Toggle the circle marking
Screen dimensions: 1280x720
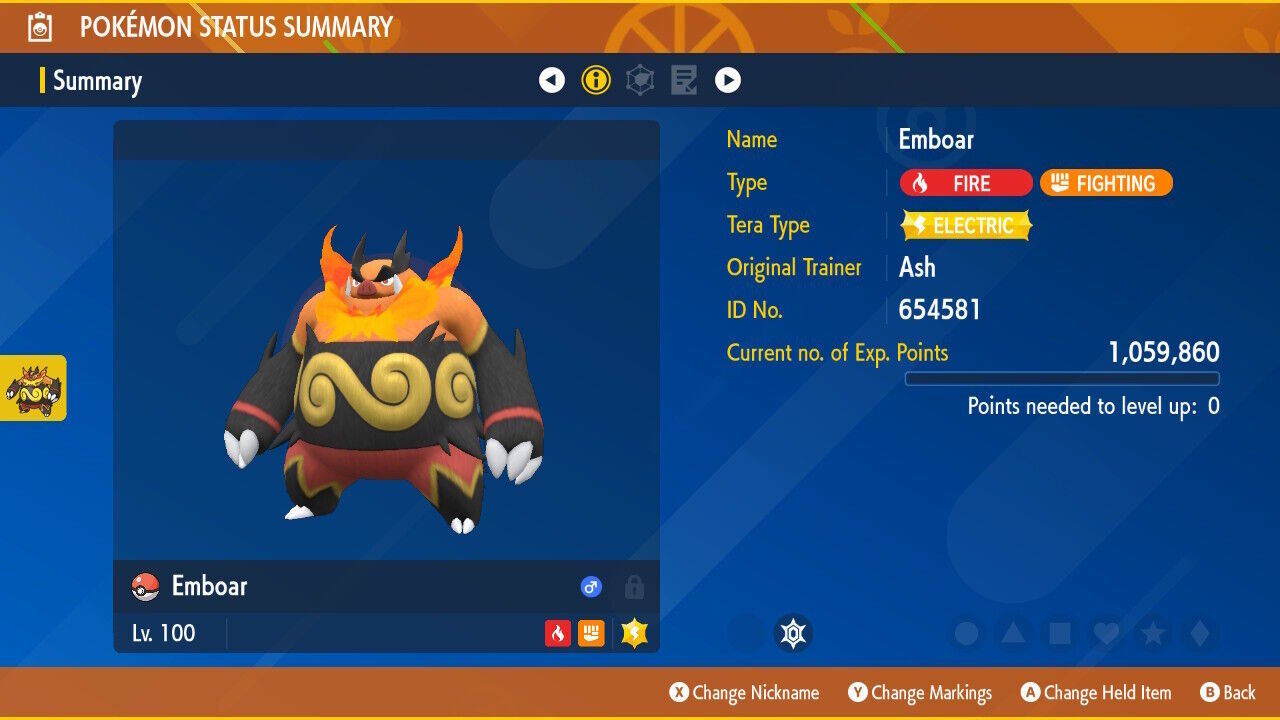(963, 632)
